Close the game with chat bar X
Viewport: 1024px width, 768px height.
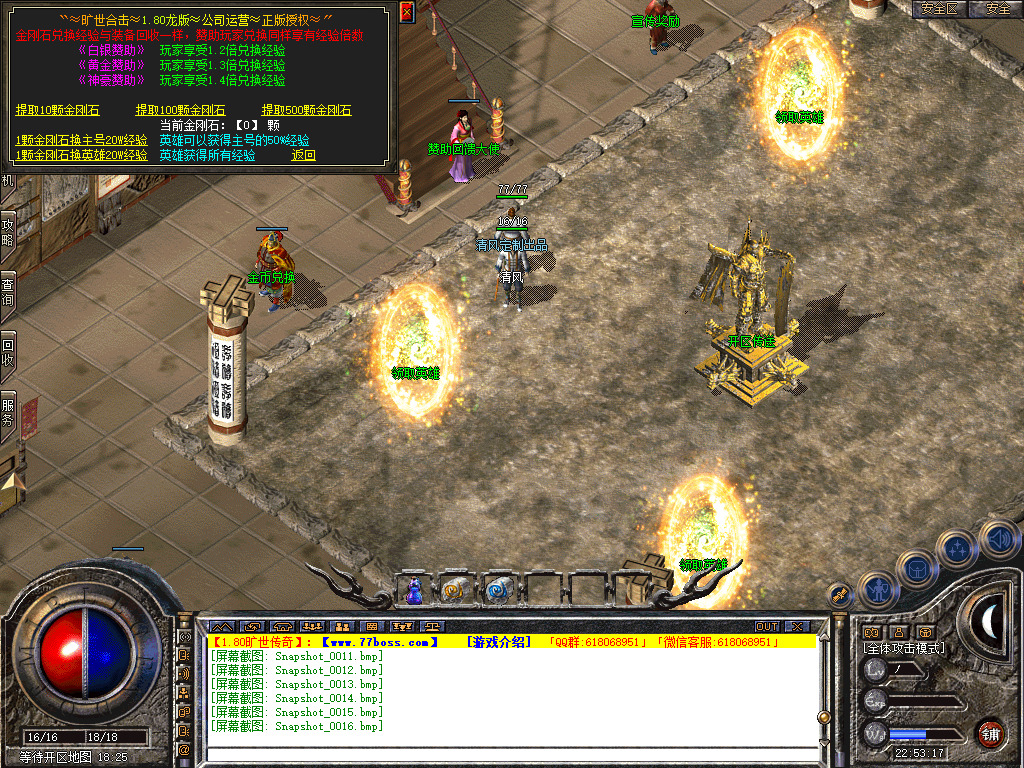pyautogui.click(x=797, y=627)
